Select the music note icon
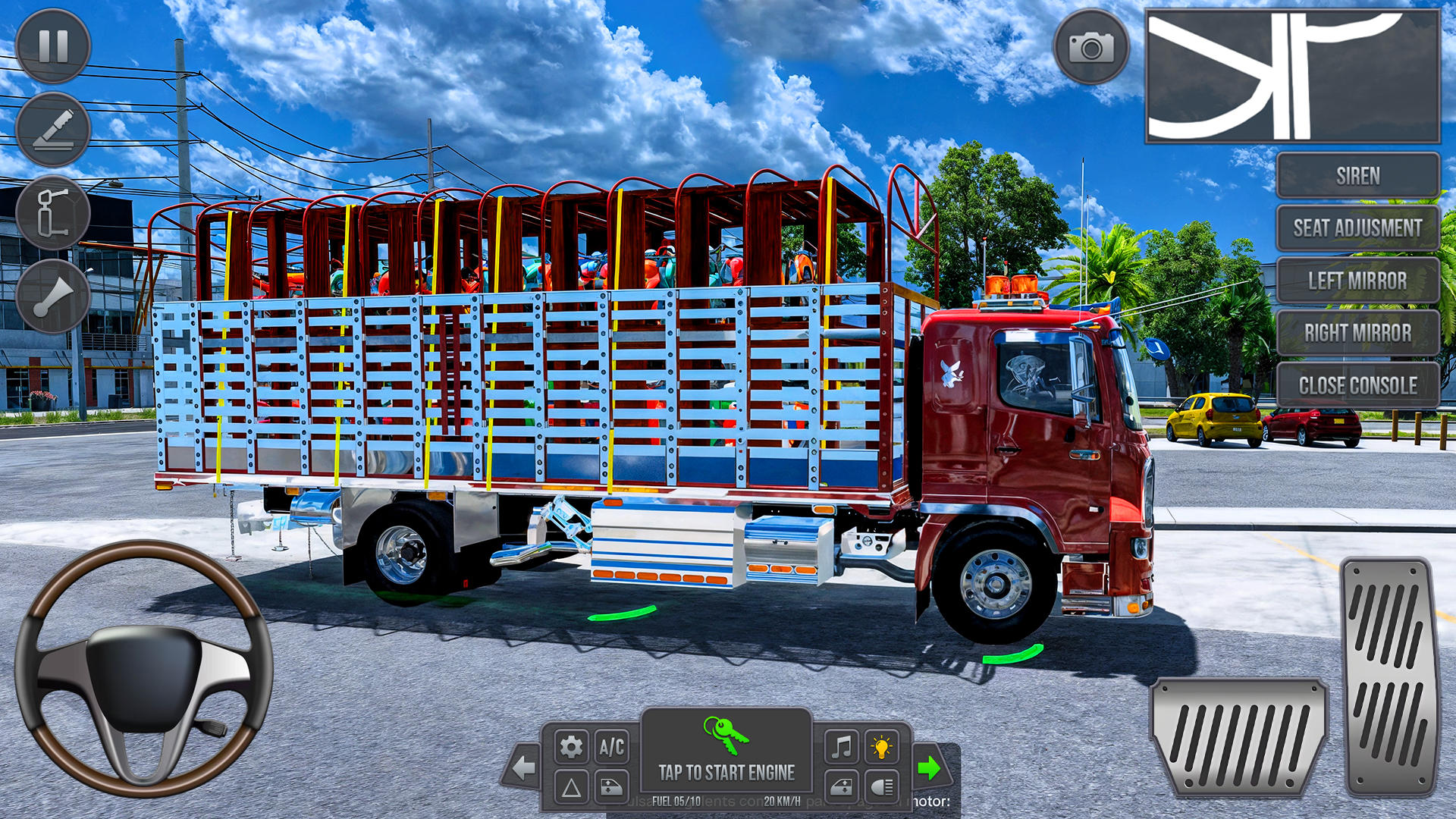1456x819 pixels. pos(840,746)
